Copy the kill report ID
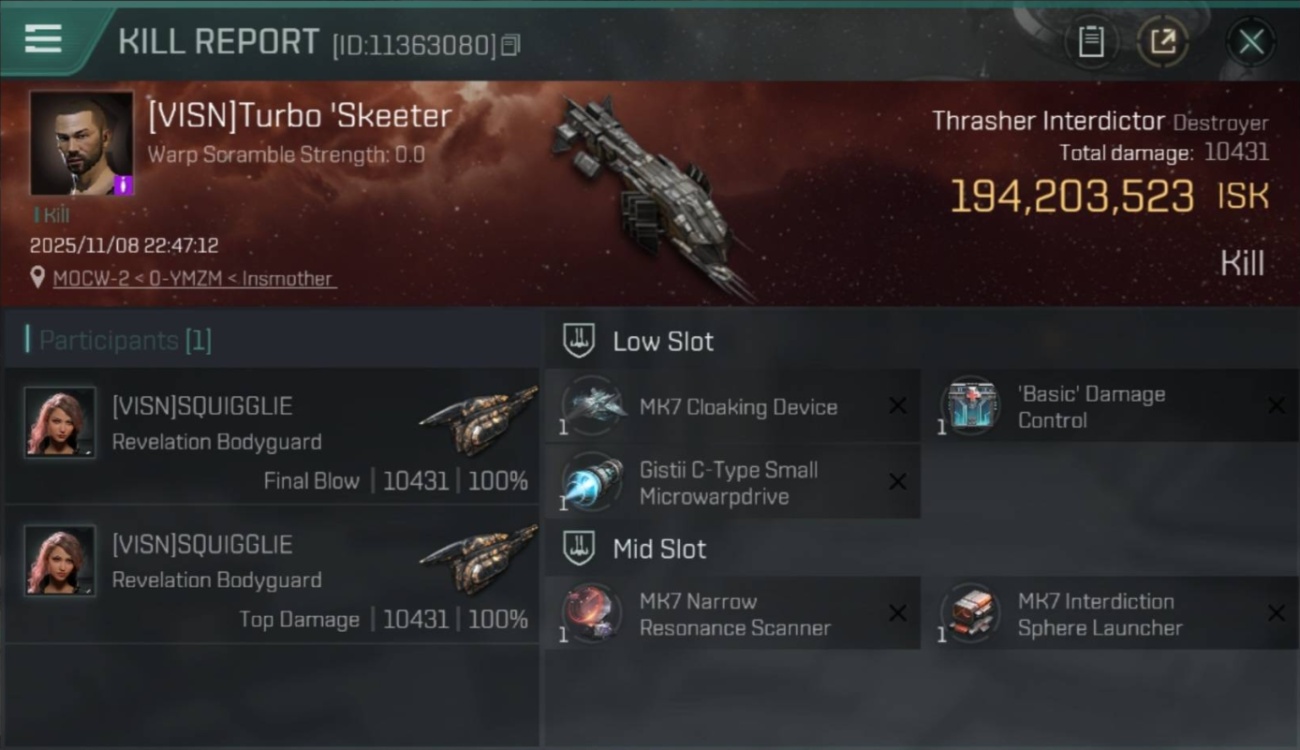The width and height of the screenshot is (1300, 750). click(510, 45)
